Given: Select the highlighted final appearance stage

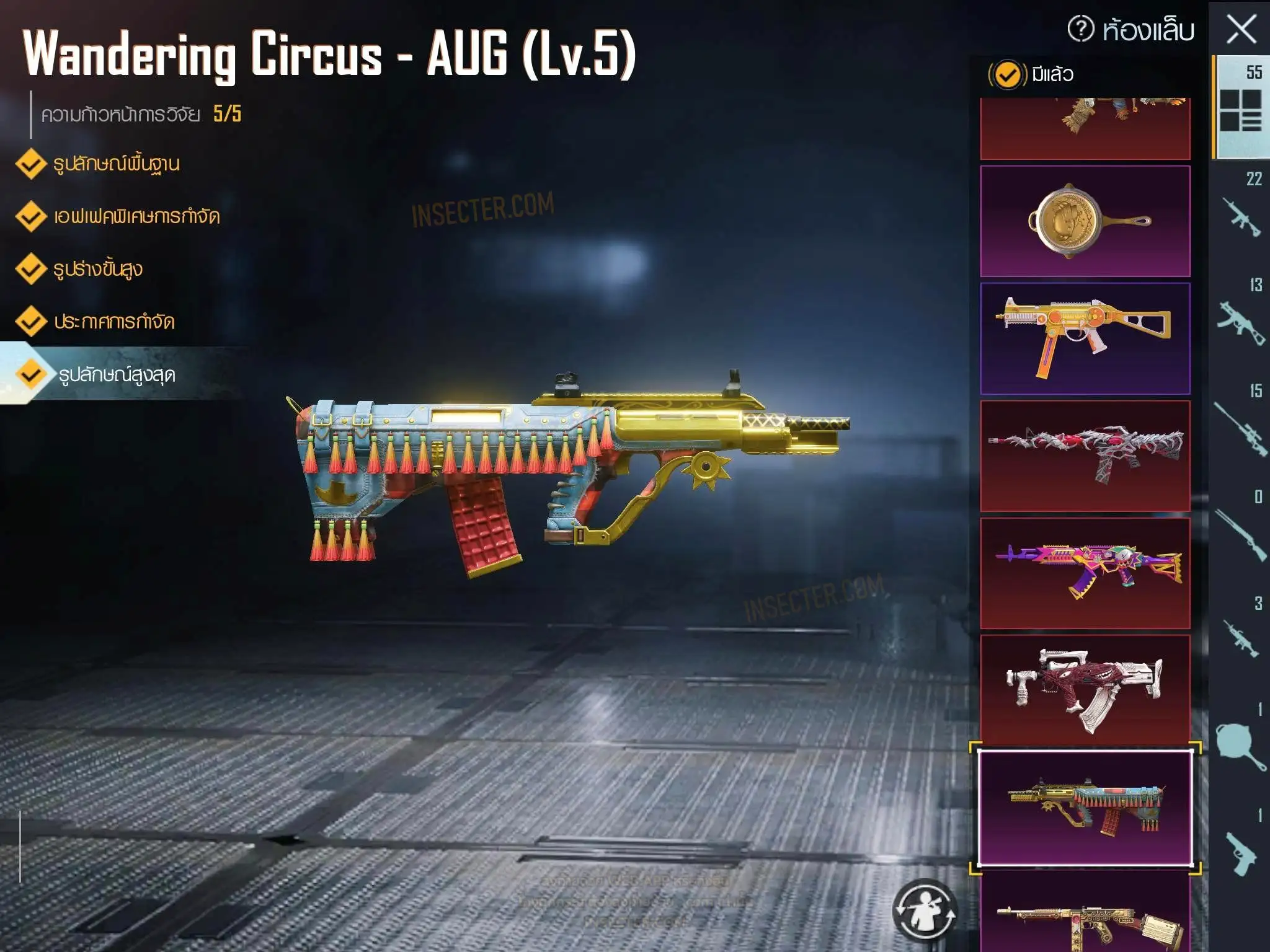Looking at the screenshot, I should 116,375.
